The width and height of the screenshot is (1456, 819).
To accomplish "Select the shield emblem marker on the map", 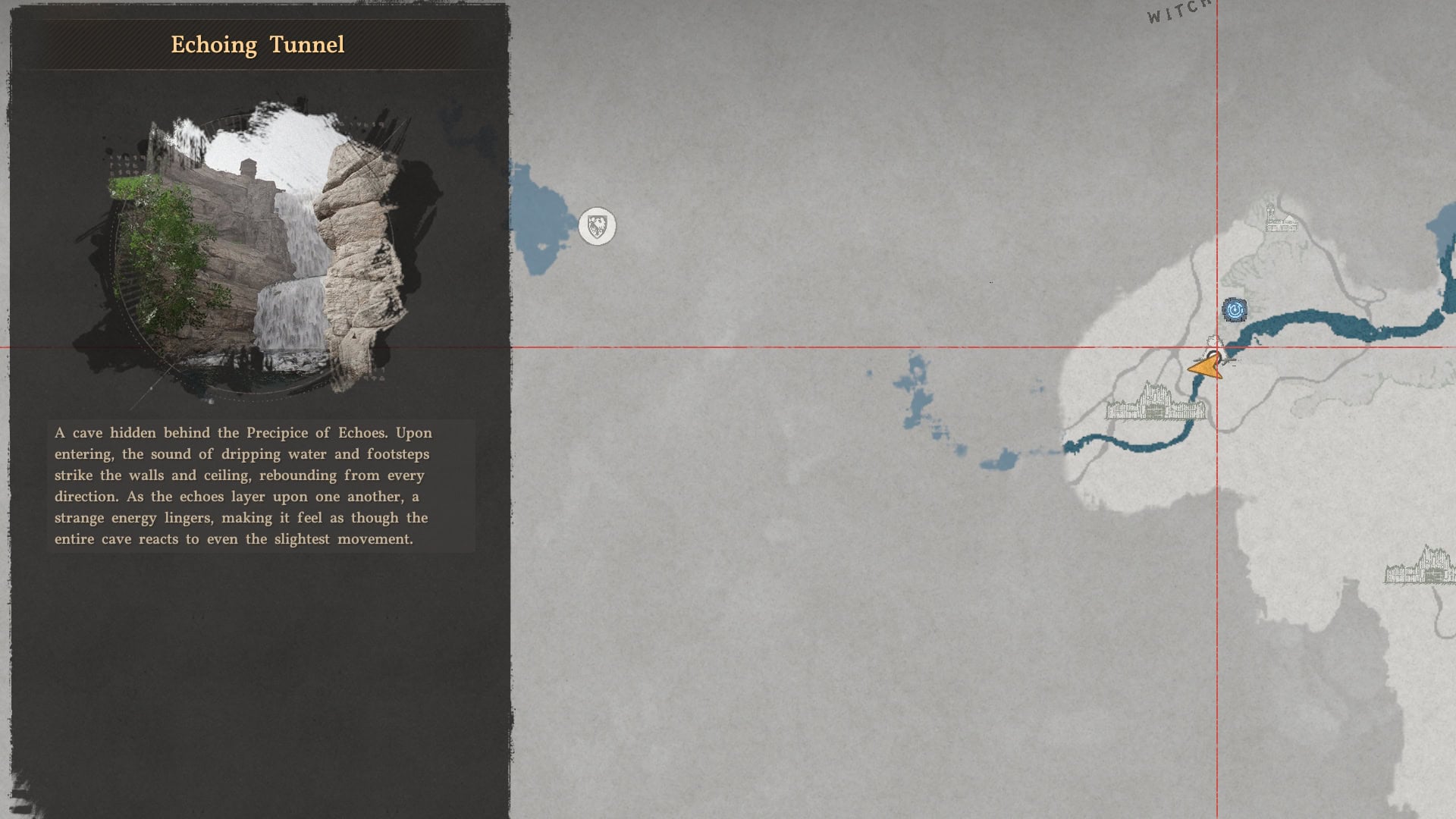I will coord(597,226).
